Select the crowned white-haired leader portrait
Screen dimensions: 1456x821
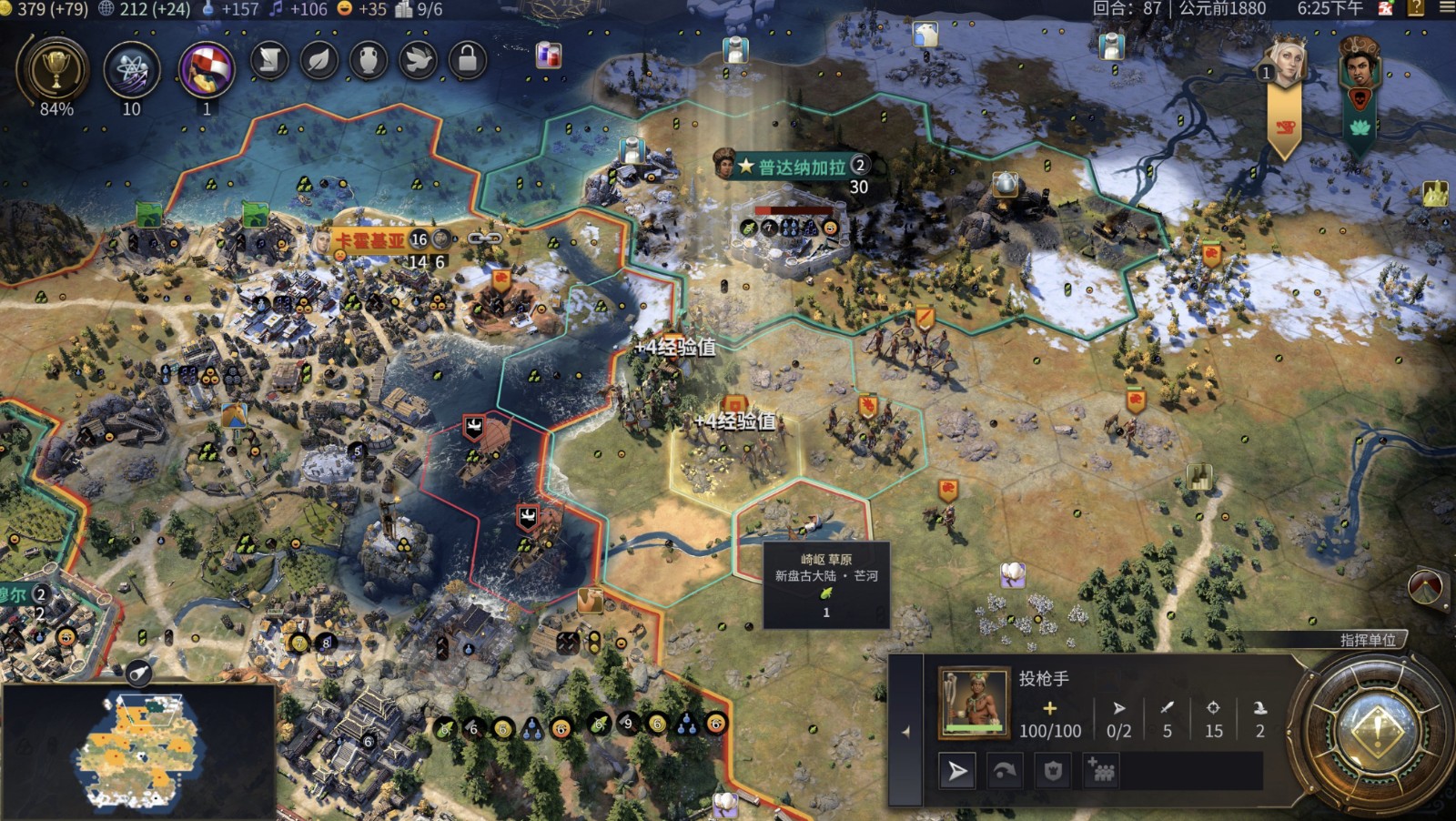tap(1285, 64)
